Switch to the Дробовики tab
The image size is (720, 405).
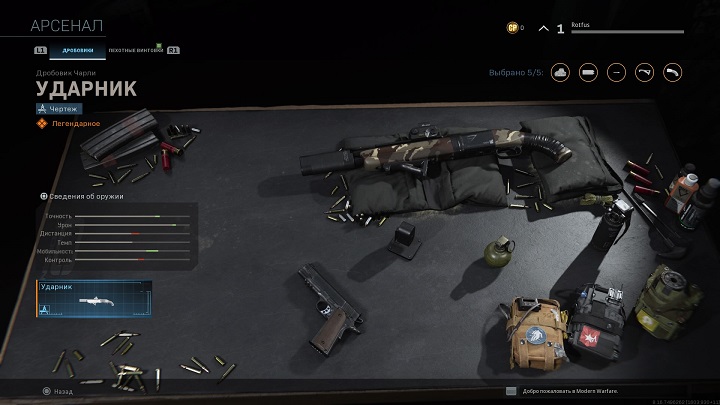pyautogui.click(x=77, y=49)
